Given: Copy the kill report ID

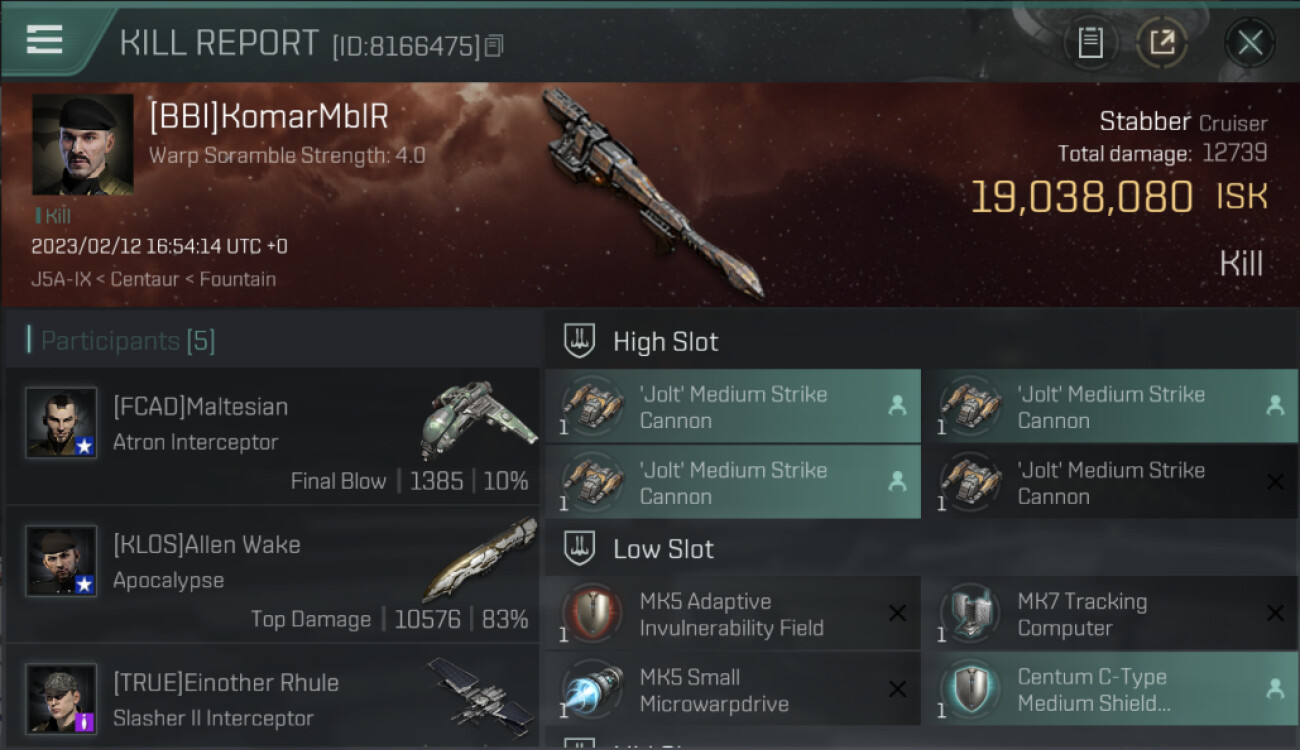Looking at the screenshot, I should click(494, 46).
